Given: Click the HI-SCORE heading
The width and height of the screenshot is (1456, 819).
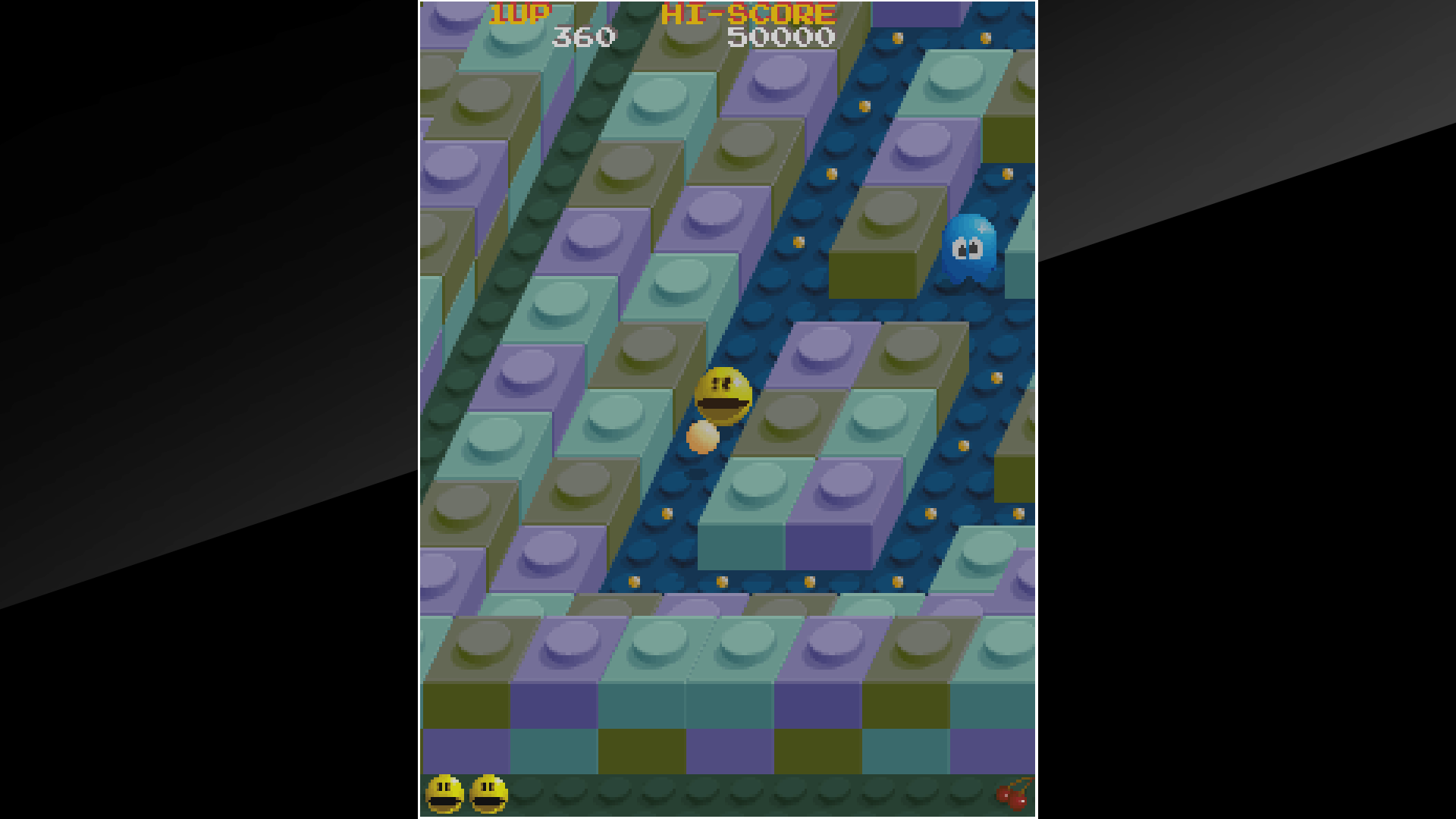Looking at the screenshot, I should [x=745, y=11].
